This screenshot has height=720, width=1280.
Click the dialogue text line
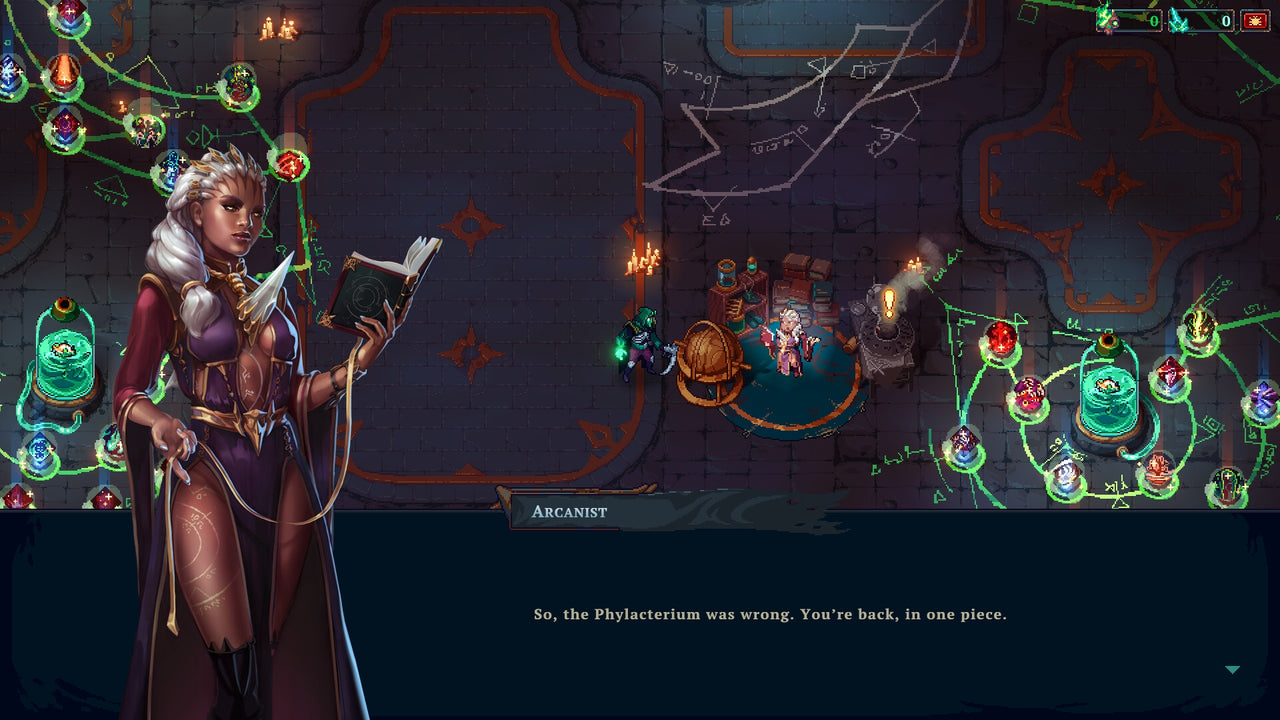tap(770, 614)
